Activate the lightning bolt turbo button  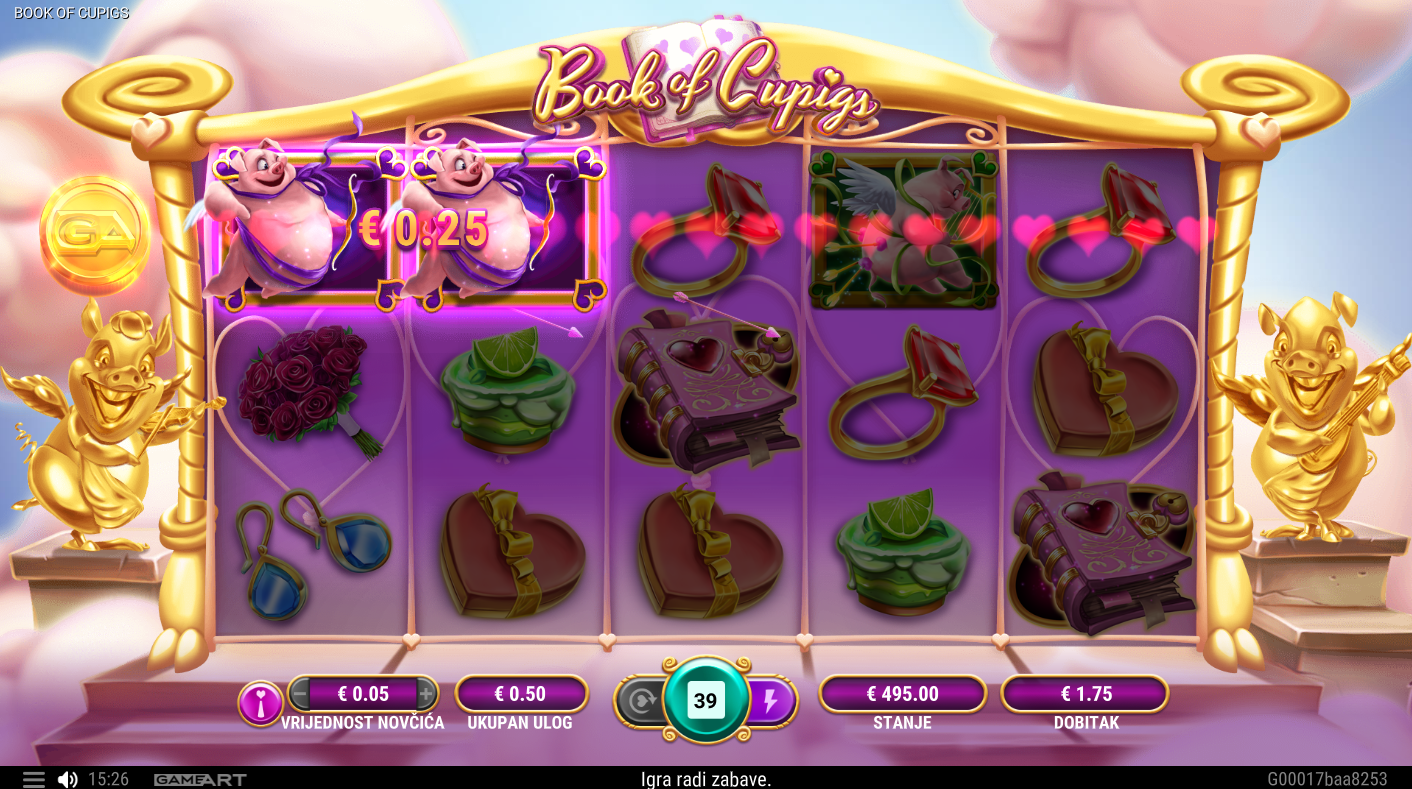(770, 701)
